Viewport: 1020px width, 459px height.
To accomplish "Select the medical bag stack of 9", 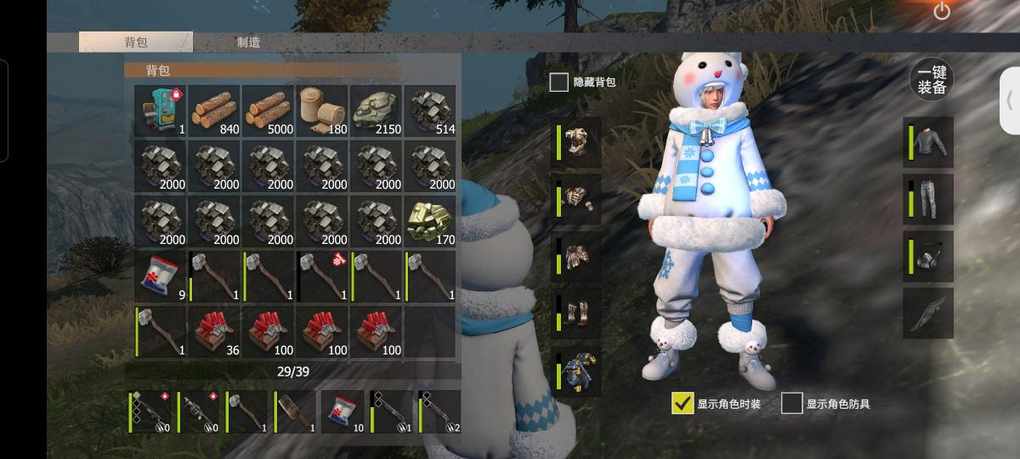I will [160, 275].
